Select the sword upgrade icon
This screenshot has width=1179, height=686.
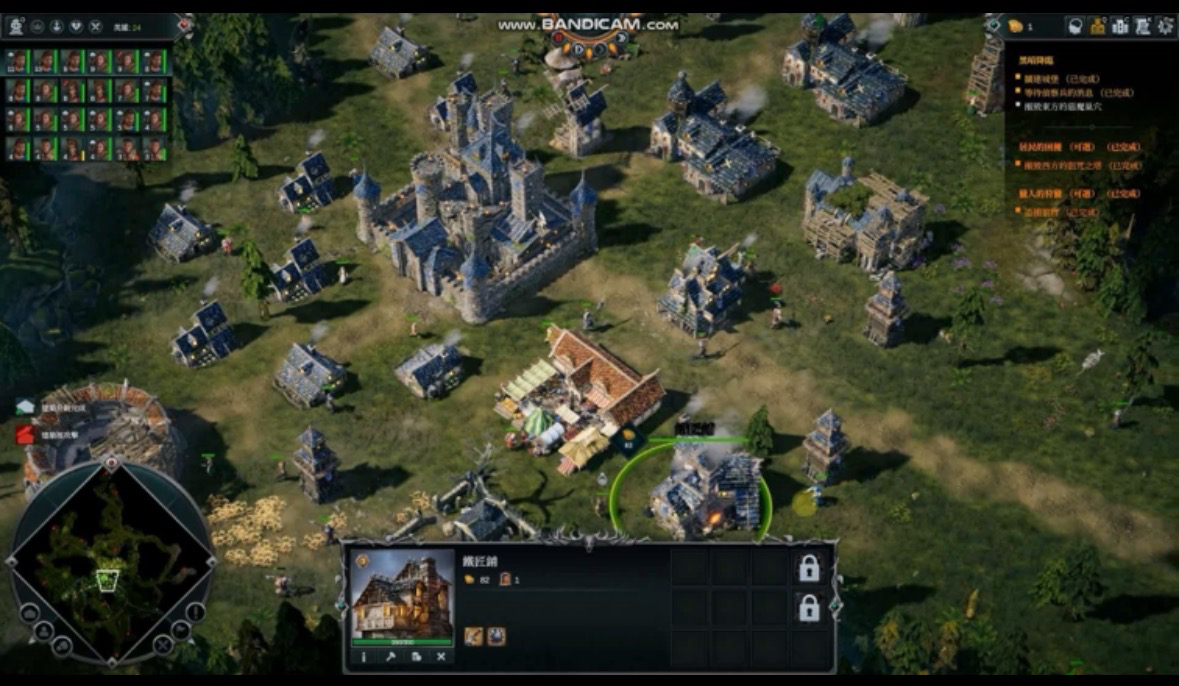(473, 636)
